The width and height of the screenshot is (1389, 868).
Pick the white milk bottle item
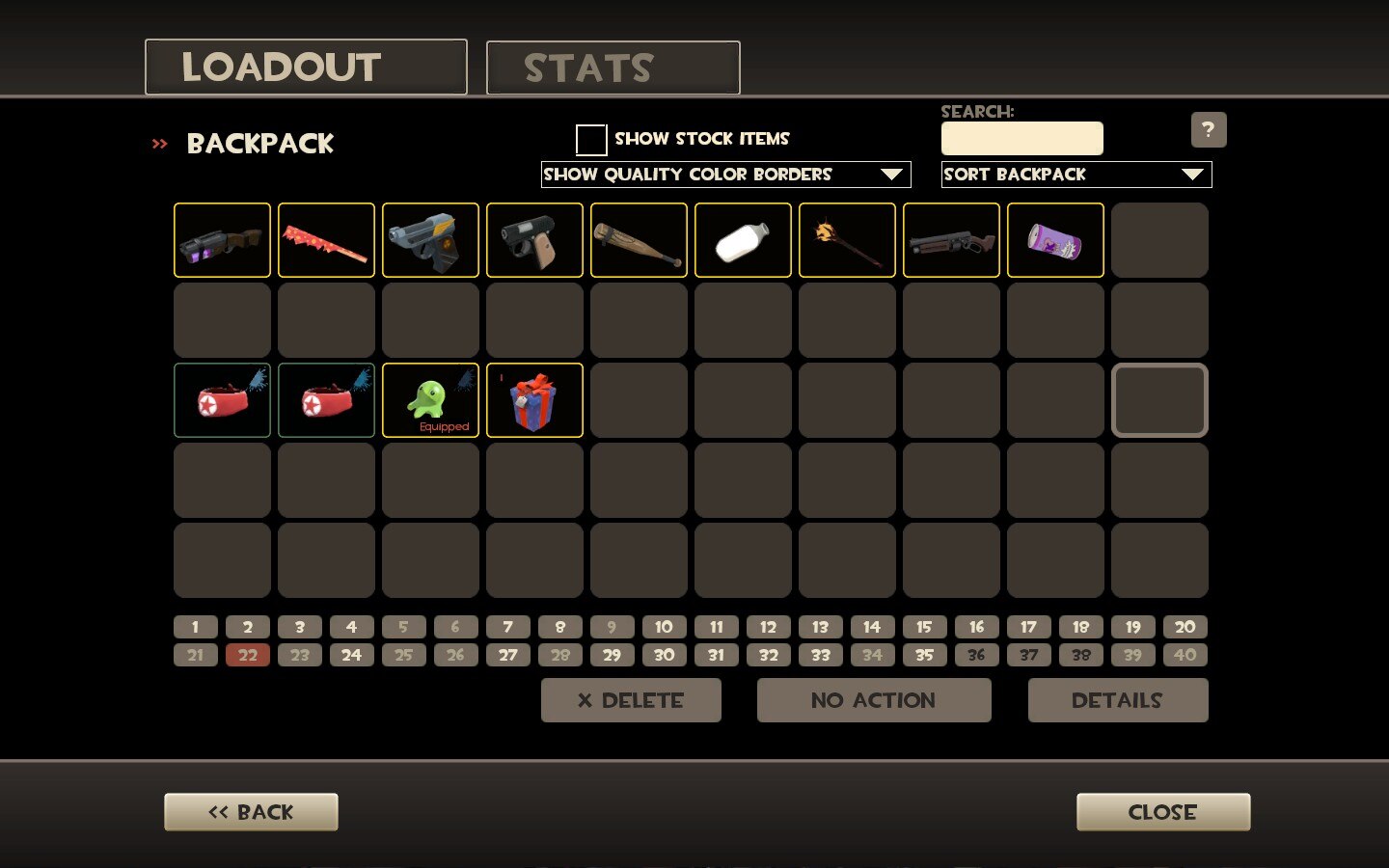point(743,240)
